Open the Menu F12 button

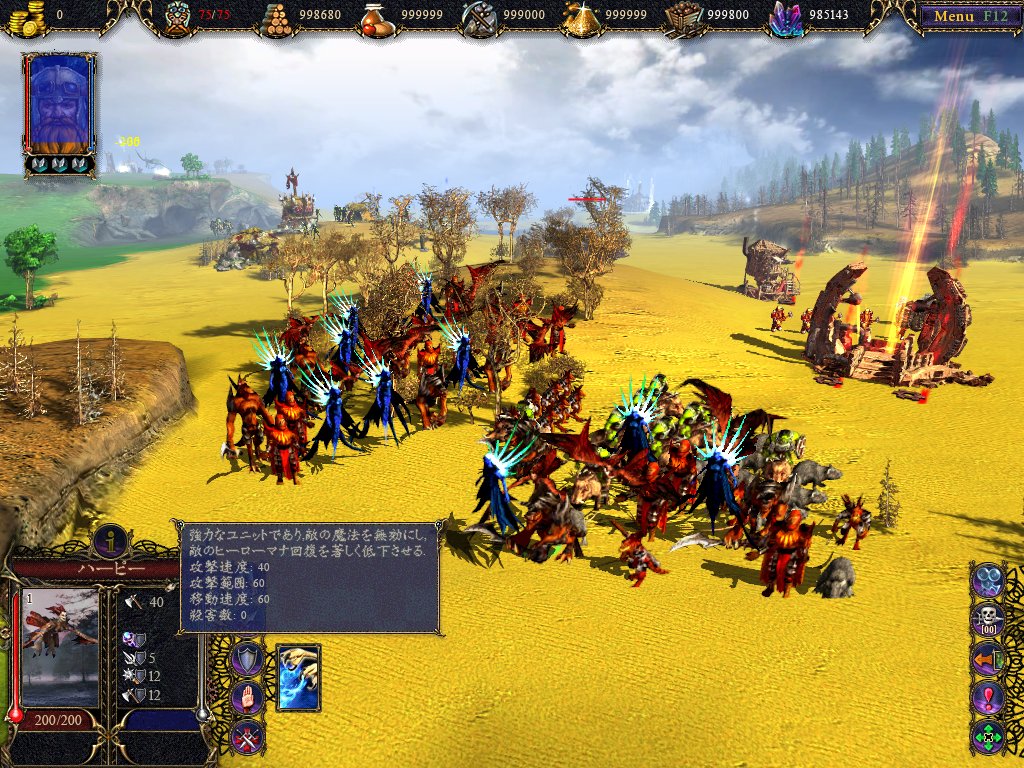964,16
